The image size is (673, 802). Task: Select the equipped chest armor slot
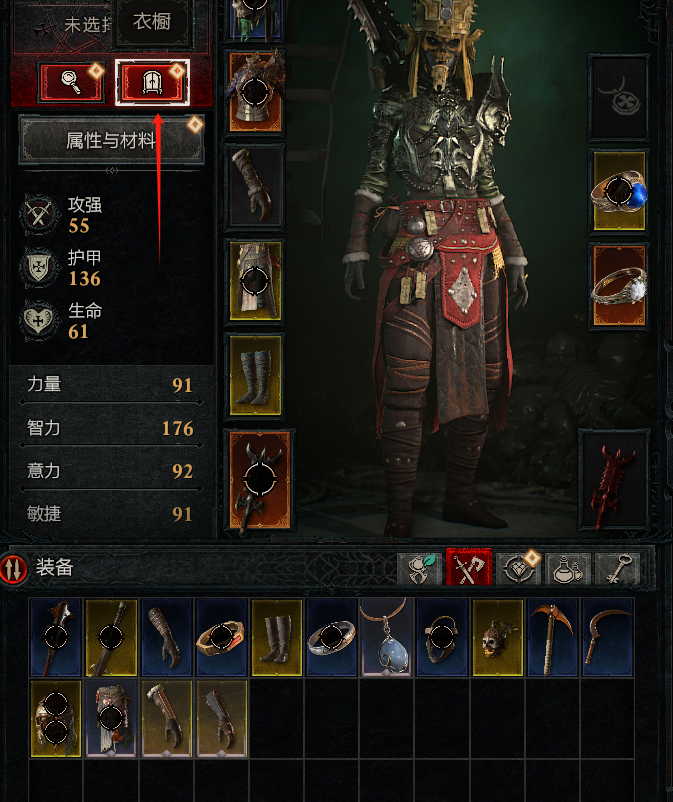click(254, 92)
